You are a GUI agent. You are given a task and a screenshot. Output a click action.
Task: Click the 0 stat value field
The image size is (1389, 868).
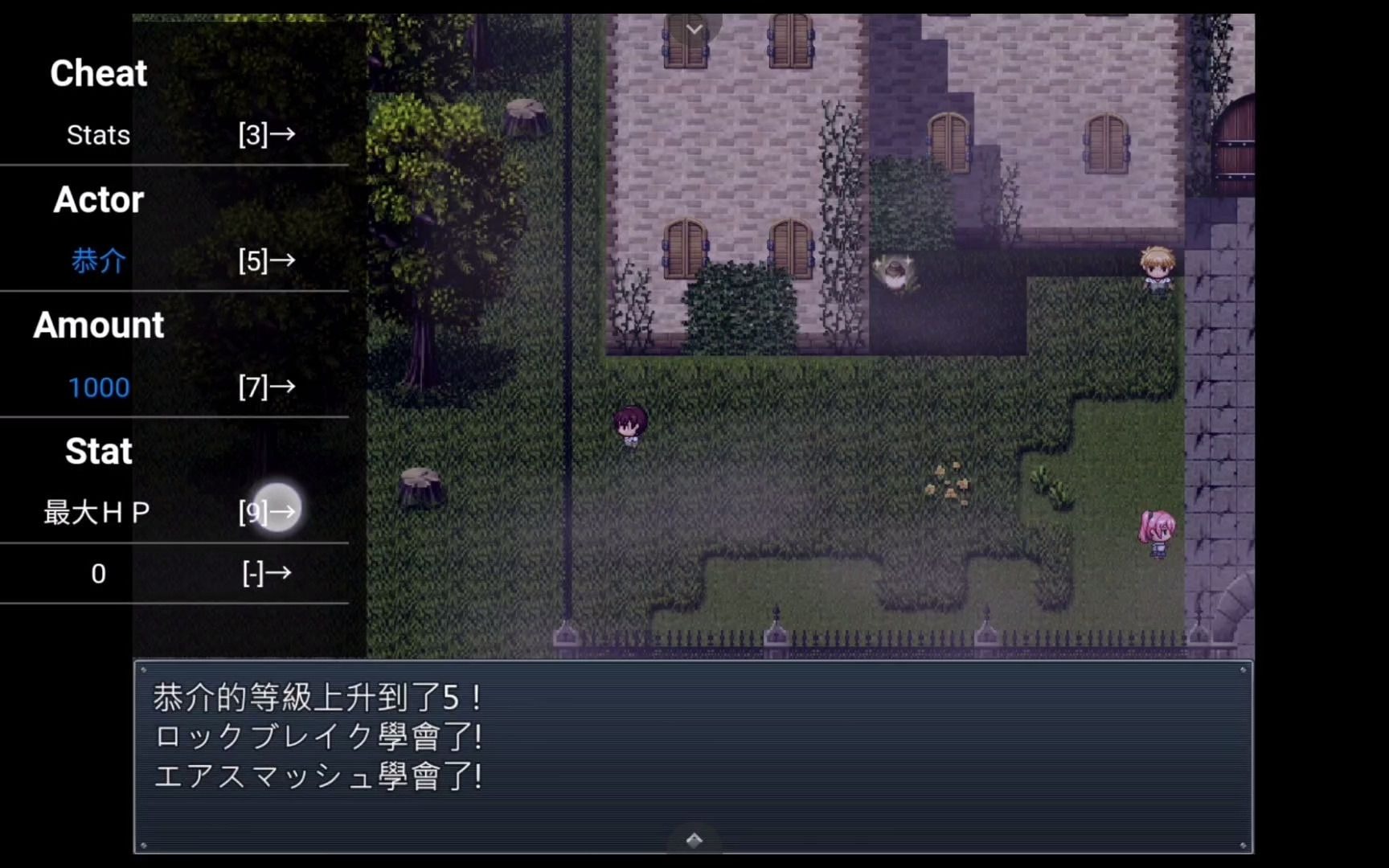98,573
